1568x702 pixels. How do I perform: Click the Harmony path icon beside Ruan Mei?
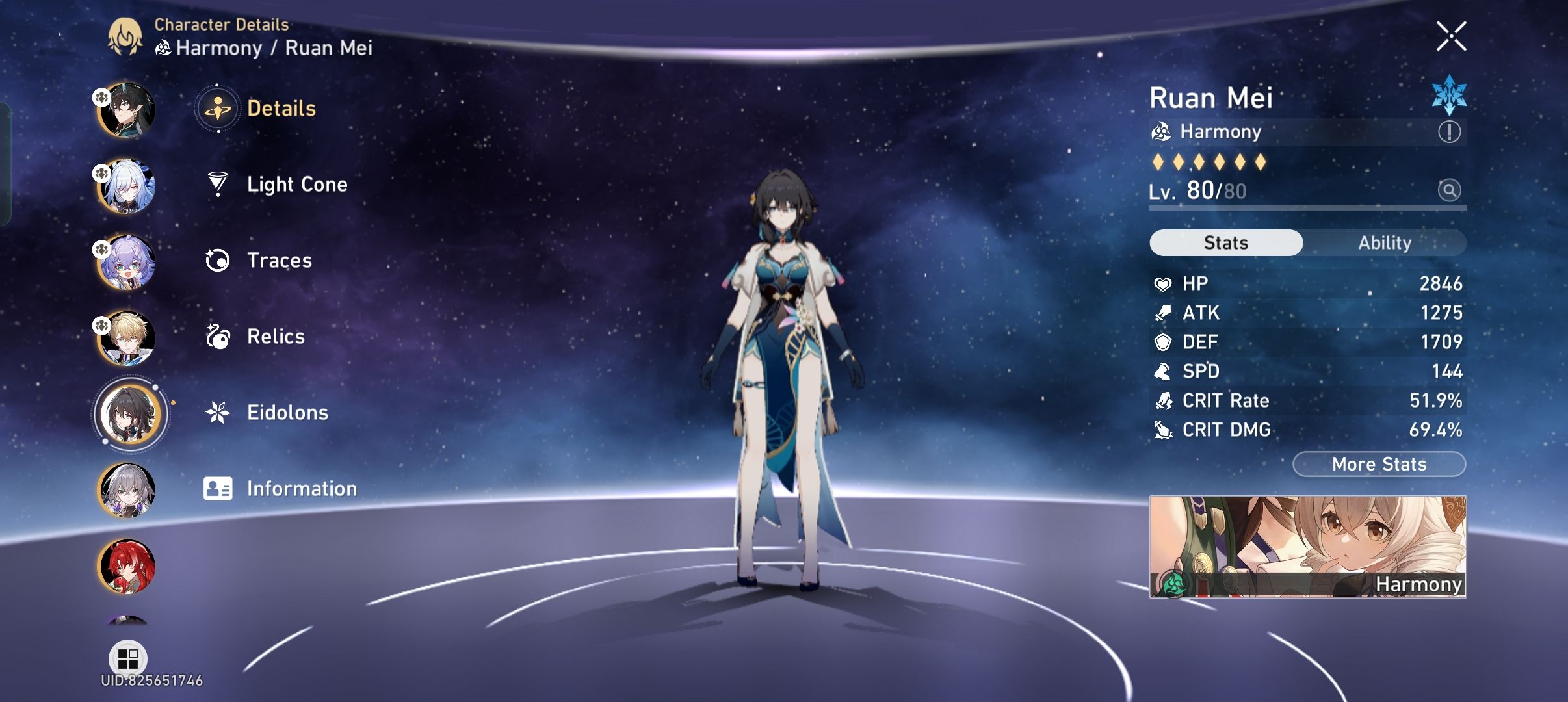pos(1163,132)
